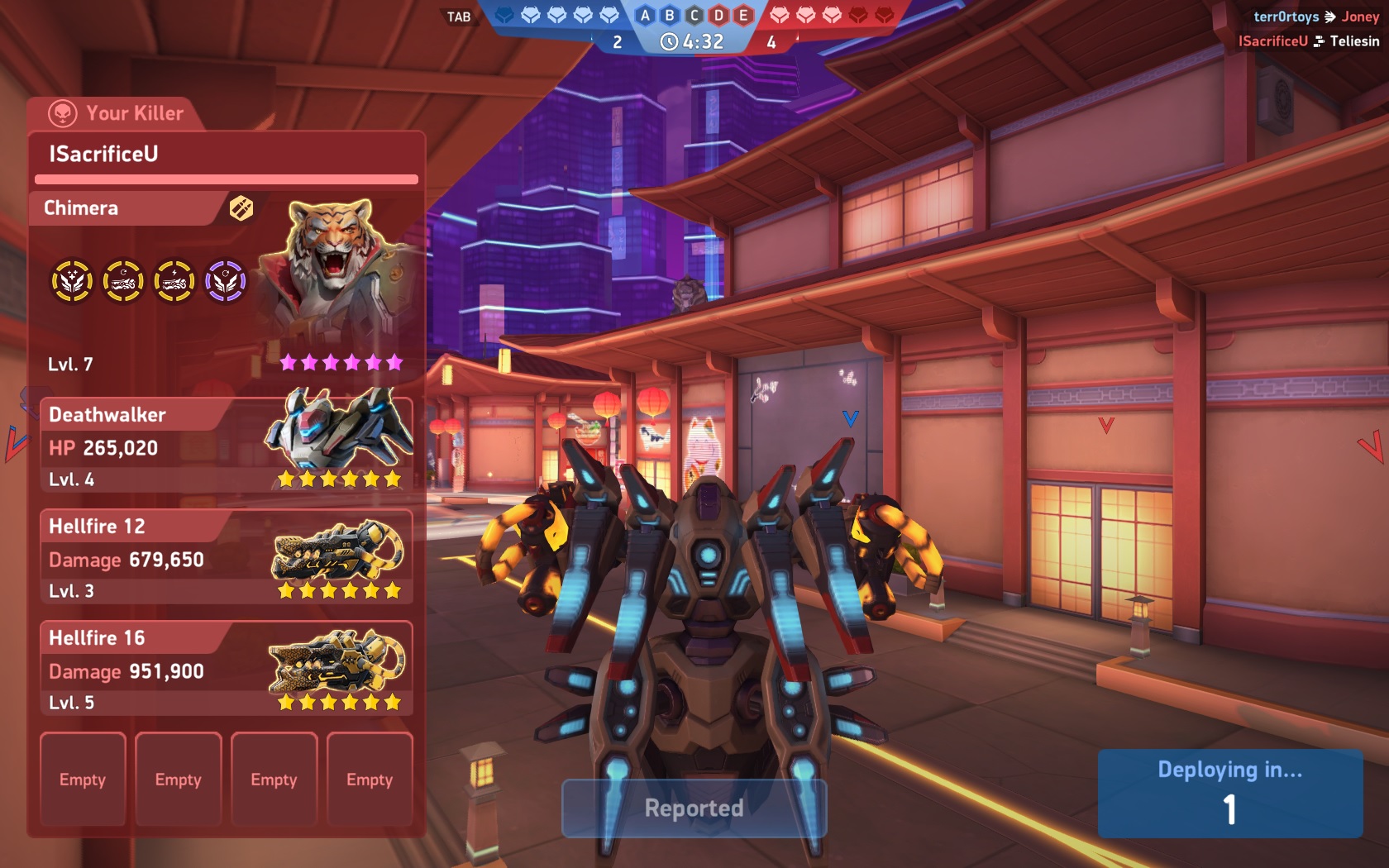Click the yellow diamond badge beside Chimera
This screenshot has width=1389, height=868.
pos(241,208)
